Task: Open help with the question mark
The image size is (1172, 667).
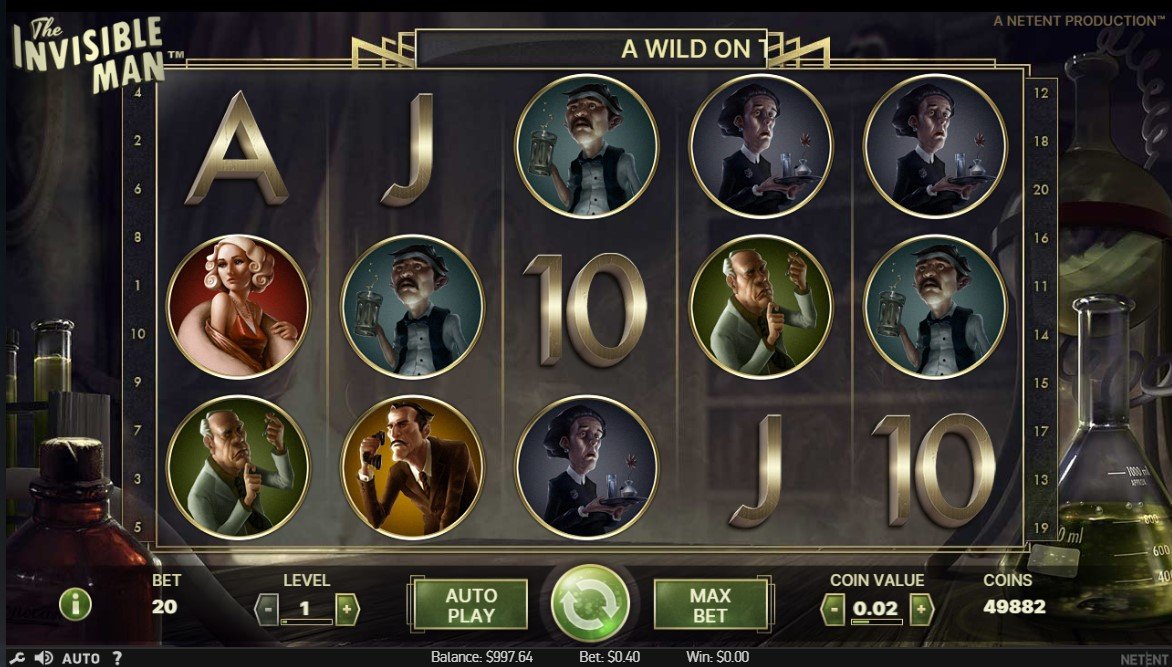Action: tap(117, 658)
